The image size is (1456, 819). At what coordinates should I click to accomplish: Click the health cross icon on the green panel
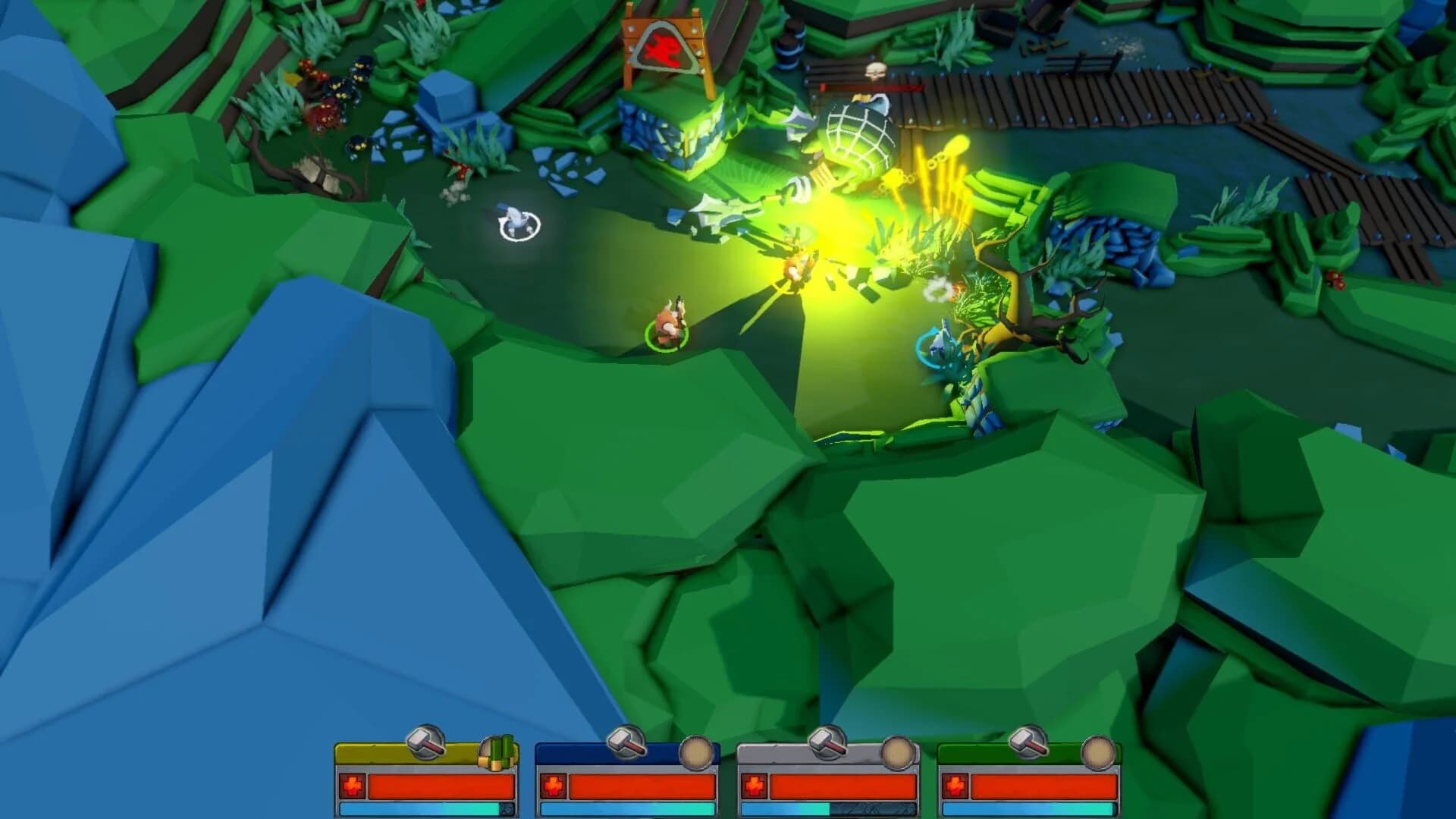[955, 785]
